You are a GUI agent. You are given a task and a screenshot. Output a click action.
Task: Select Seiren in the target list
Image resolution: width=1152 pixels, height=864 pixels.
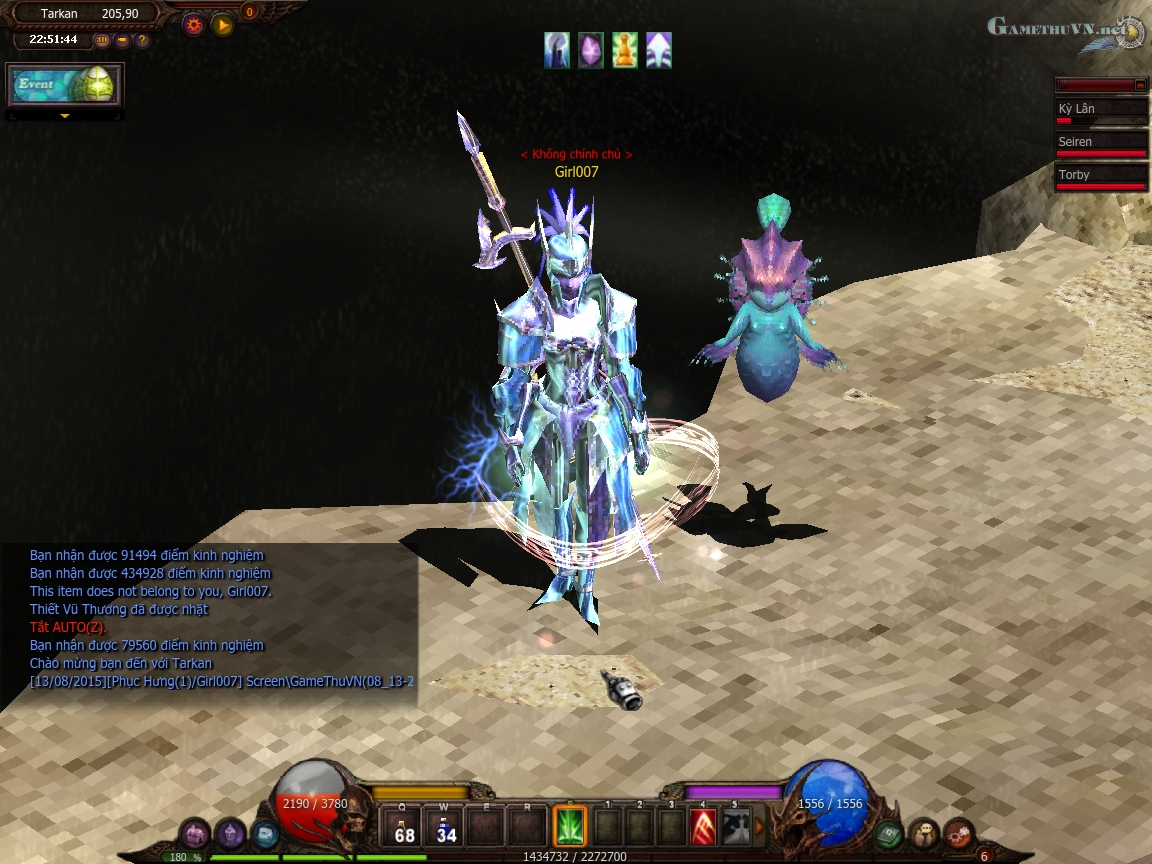point(1102,144)
